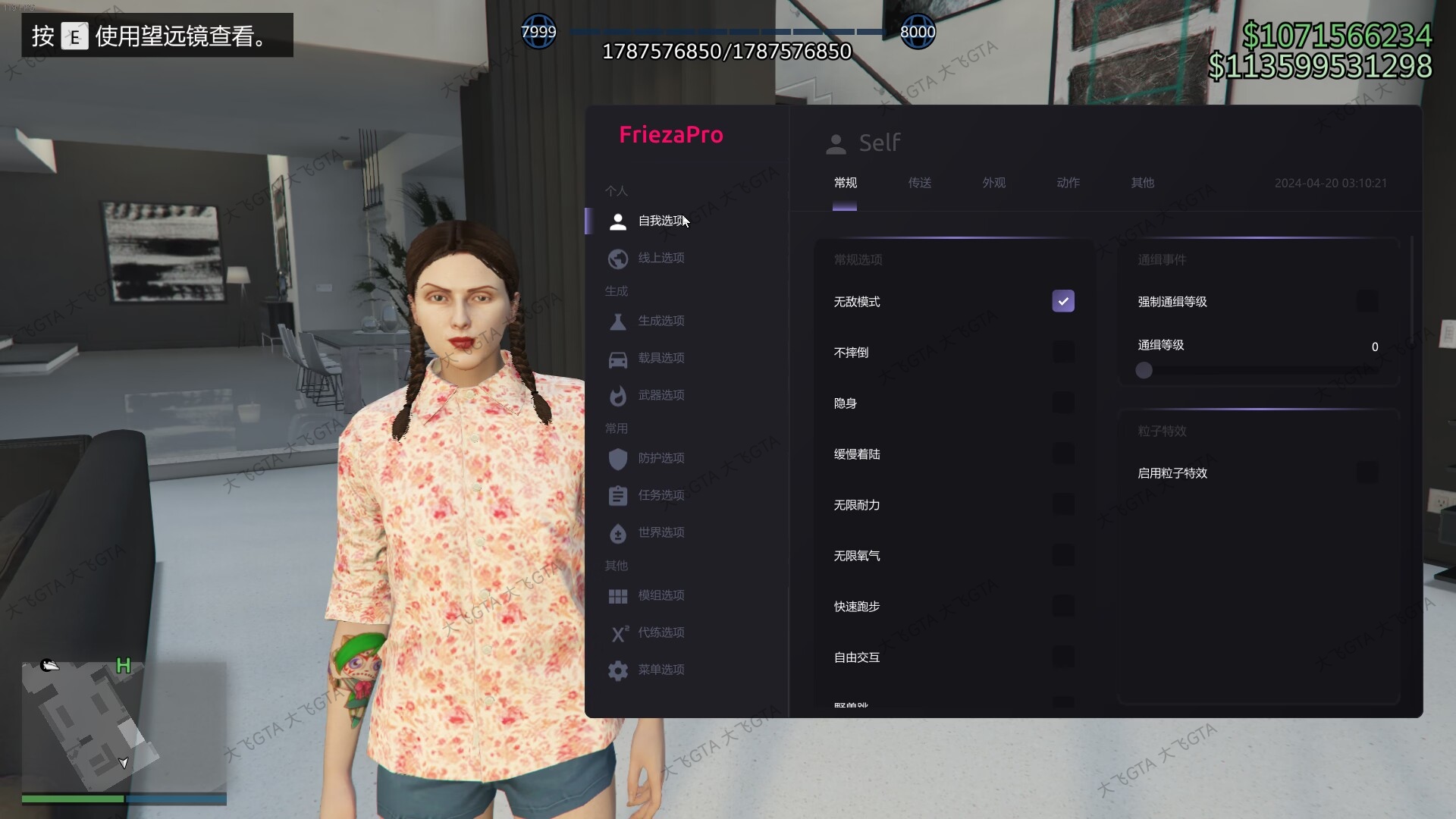Open the 其他 tab at top
This screenshot has height=819, width=1456.
click(x=1142, y=183)
